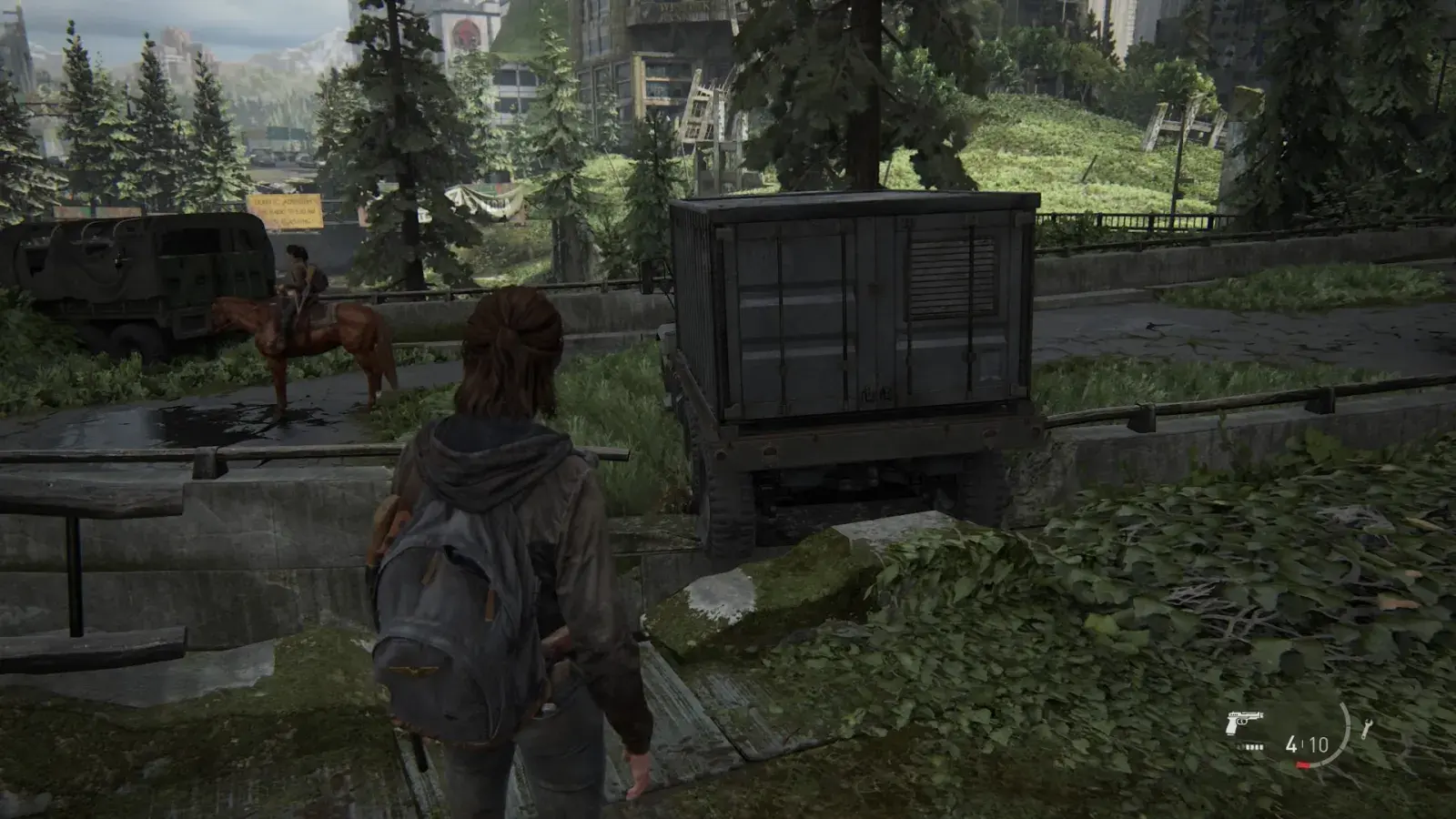Viewport: 1456px width, 819px height.
Task: Select the equipped pistol weapon icon
Action: tap(1245, 724)
